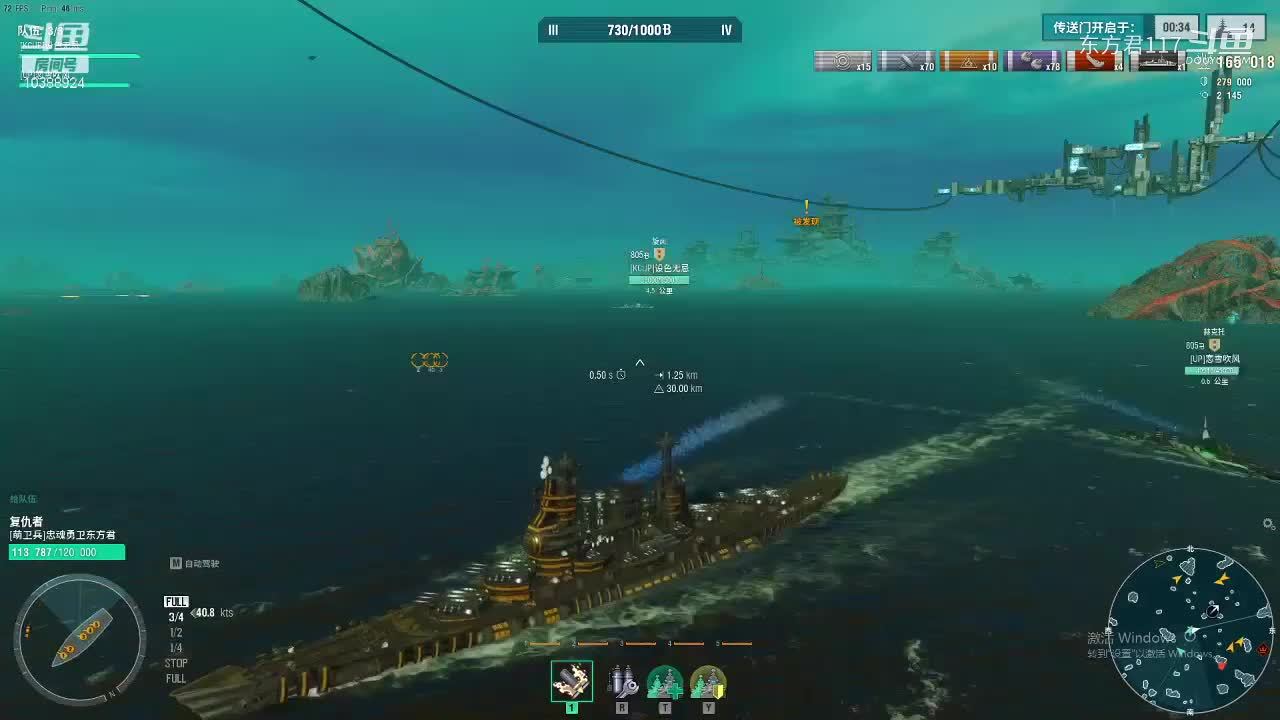Image resolution: width=1280 pixels, height=720 pixels.
Task: Click the circular minimap
Action: coord(1189,630)
